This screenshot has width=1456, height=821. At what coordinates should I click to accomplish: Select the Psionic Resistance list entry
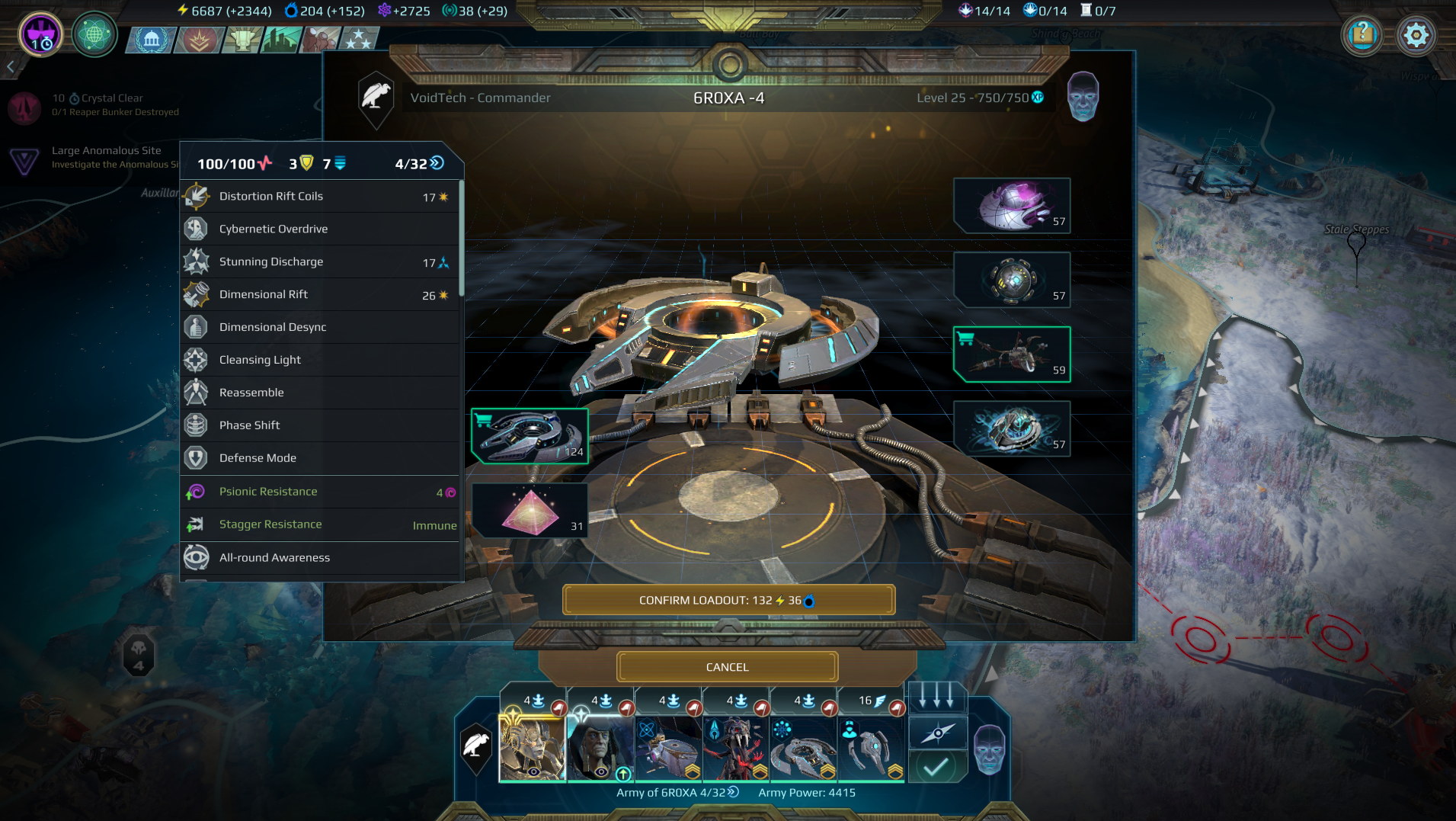268,492
